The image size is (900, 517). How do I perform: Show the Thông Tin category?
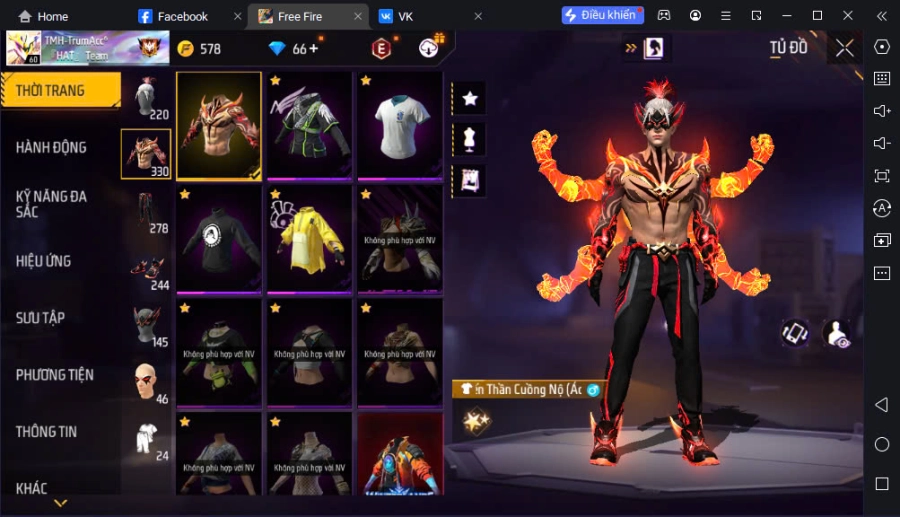tap(47, 432)
